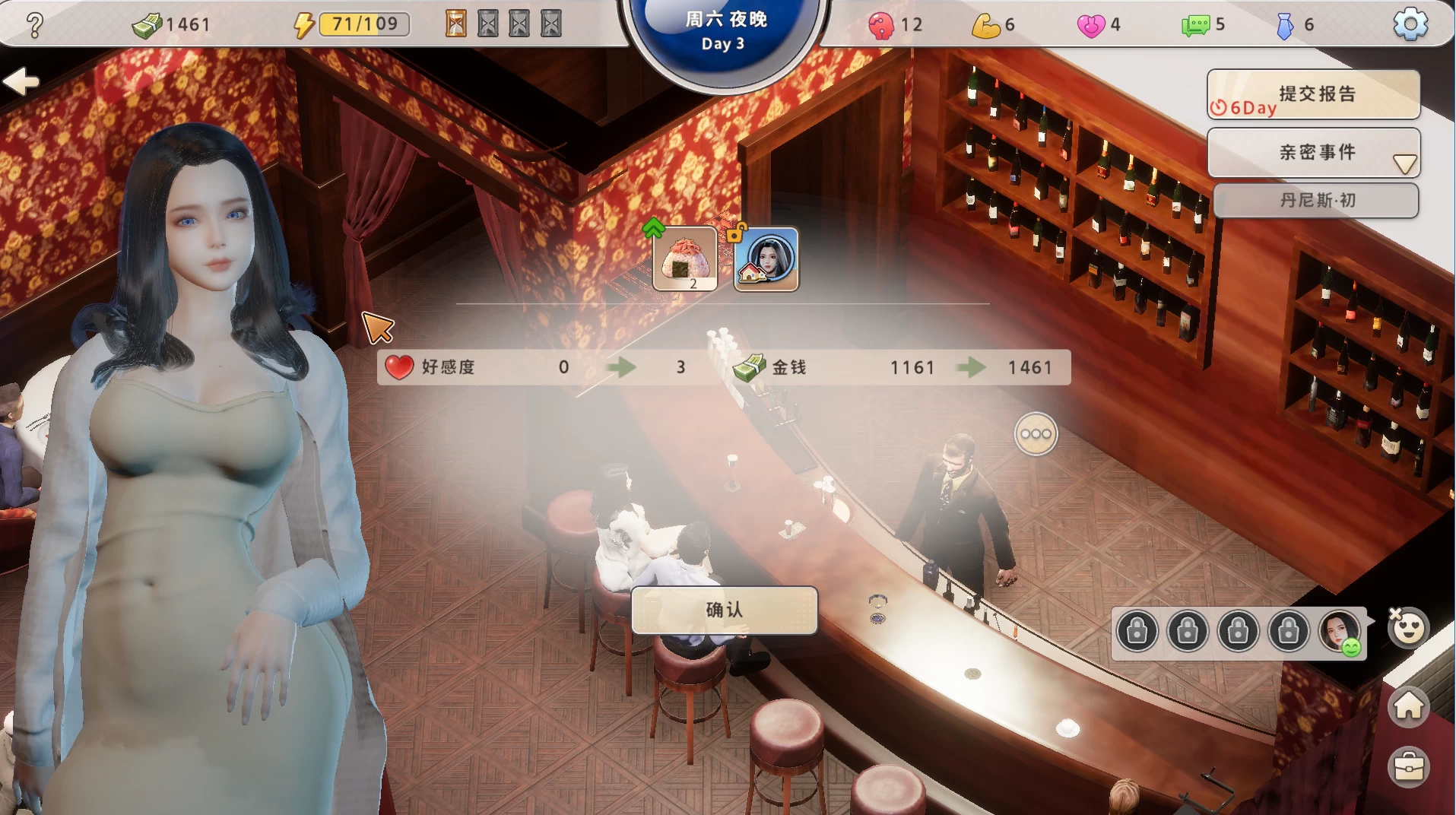Open the three-dots speech bubble
The image size is (1456, 815).
coord(1036,434)
